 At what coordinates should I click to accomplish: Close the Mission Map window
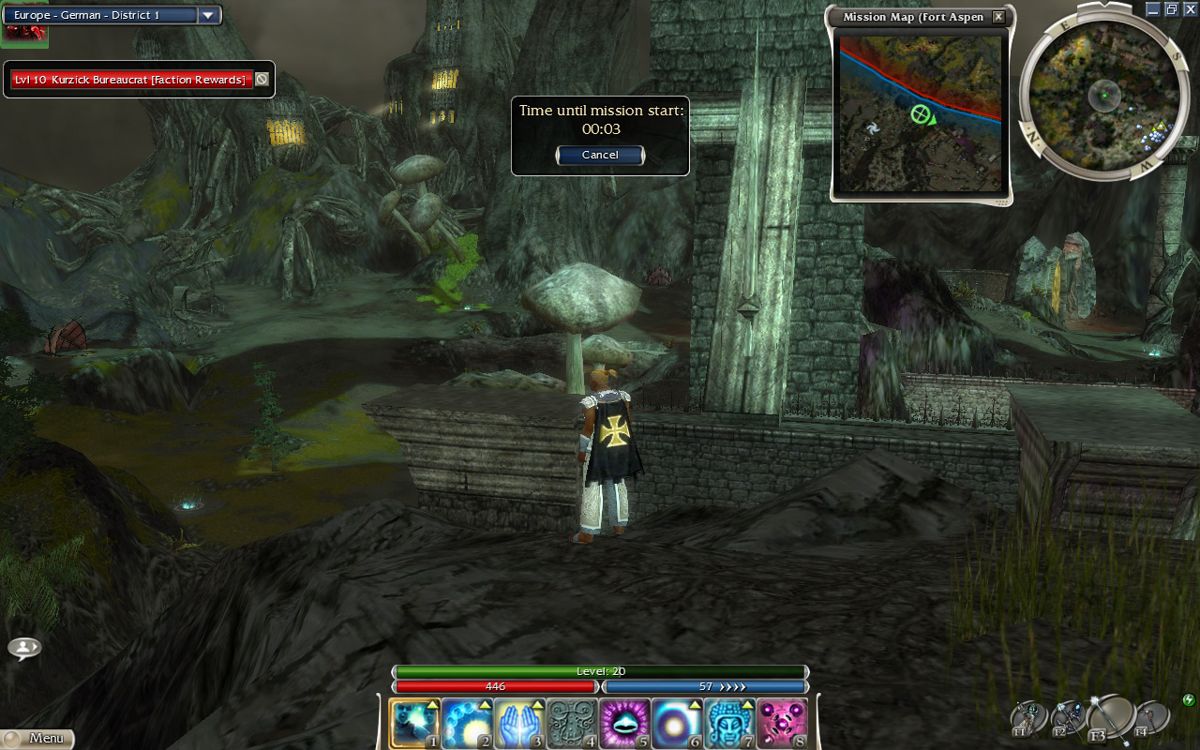click(x=998, y=17)
